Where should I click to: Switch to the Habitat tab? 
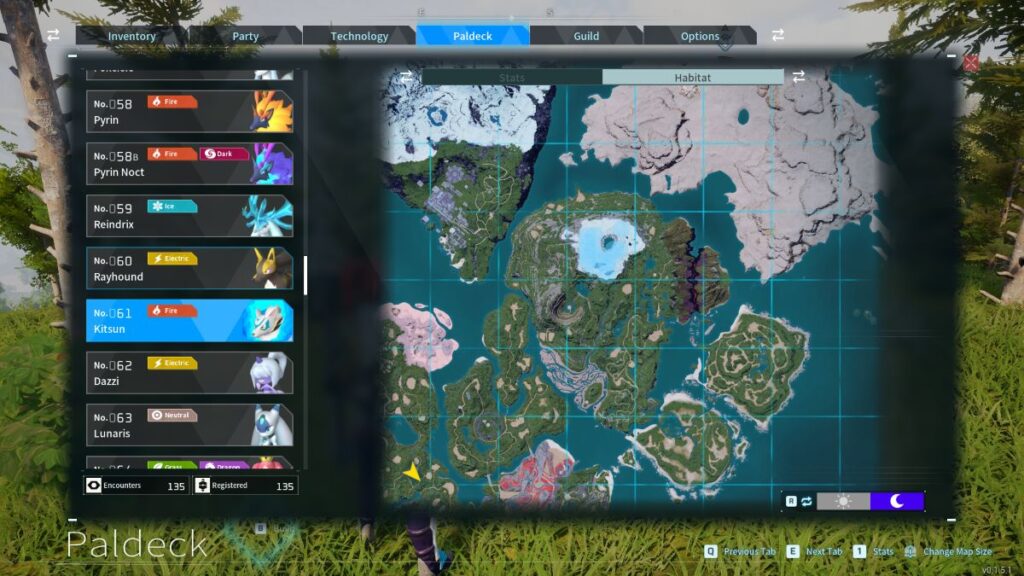692,77
